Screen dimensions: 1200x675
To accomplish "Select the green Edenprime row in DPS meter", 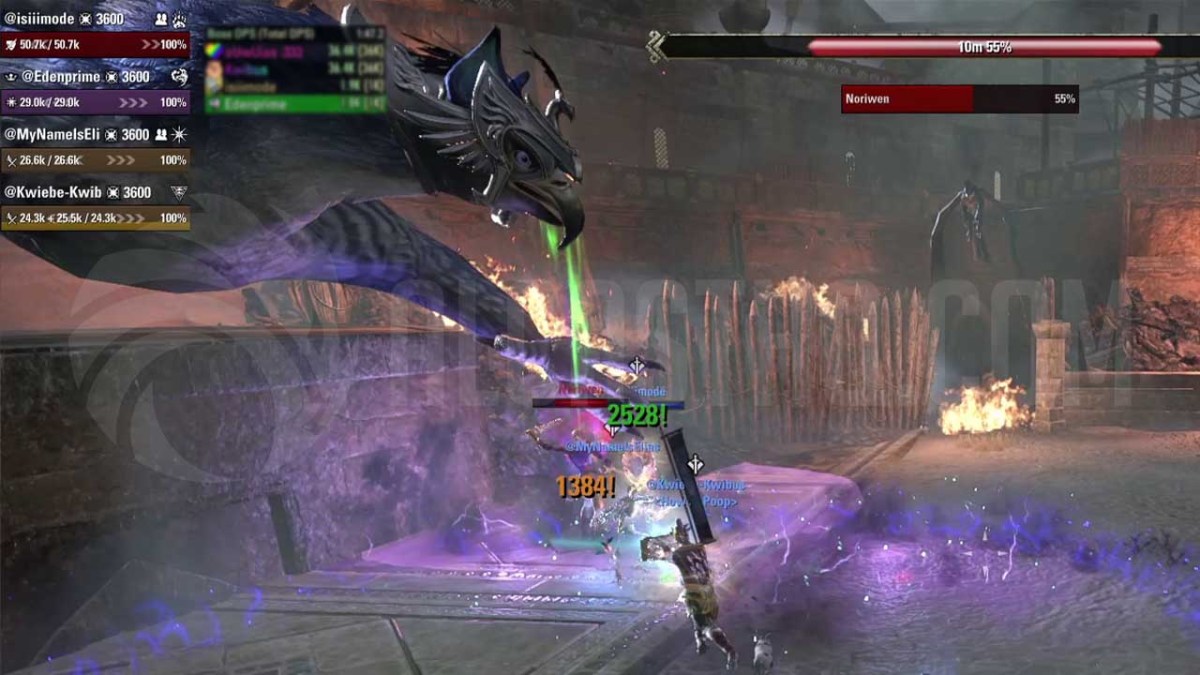I will [295, 104].
